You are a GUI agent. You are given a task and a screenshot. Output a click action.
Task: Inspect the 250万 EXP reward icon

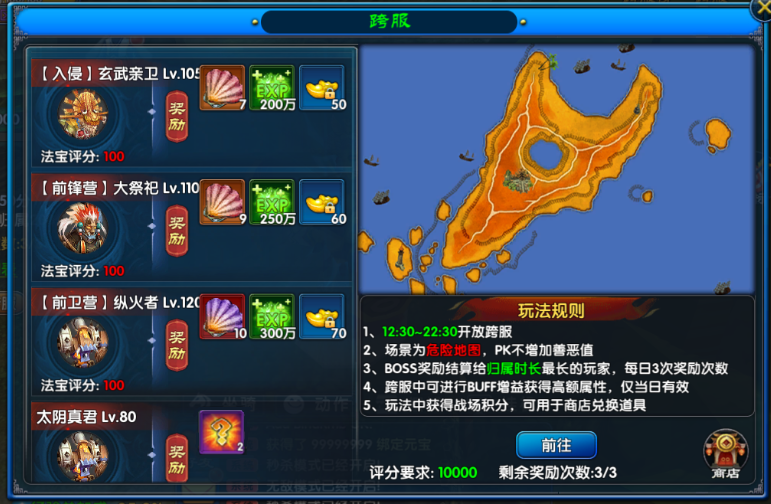(271, 202)
